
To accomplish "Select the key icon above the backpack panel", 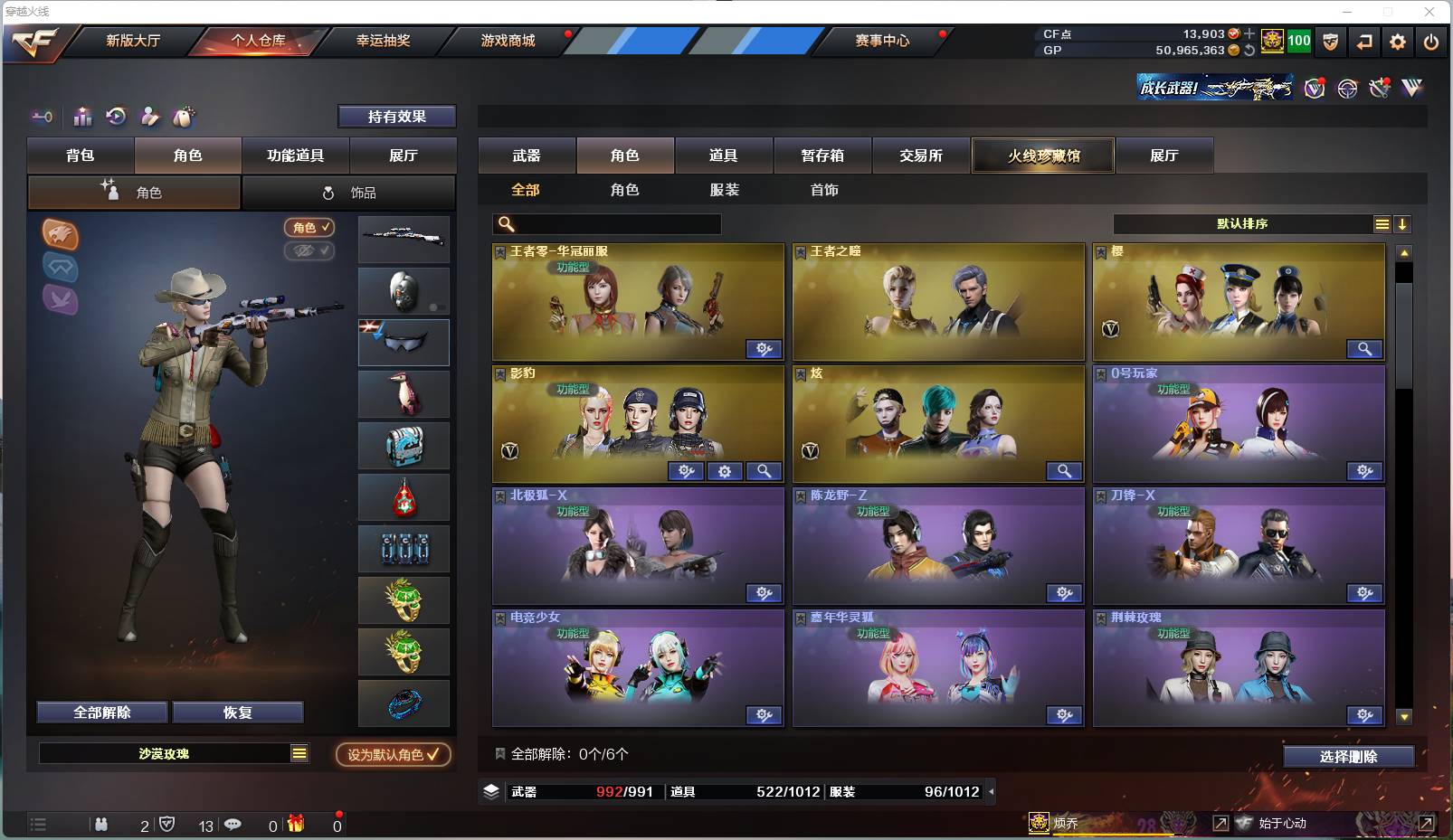I will (x=42, y=117).
